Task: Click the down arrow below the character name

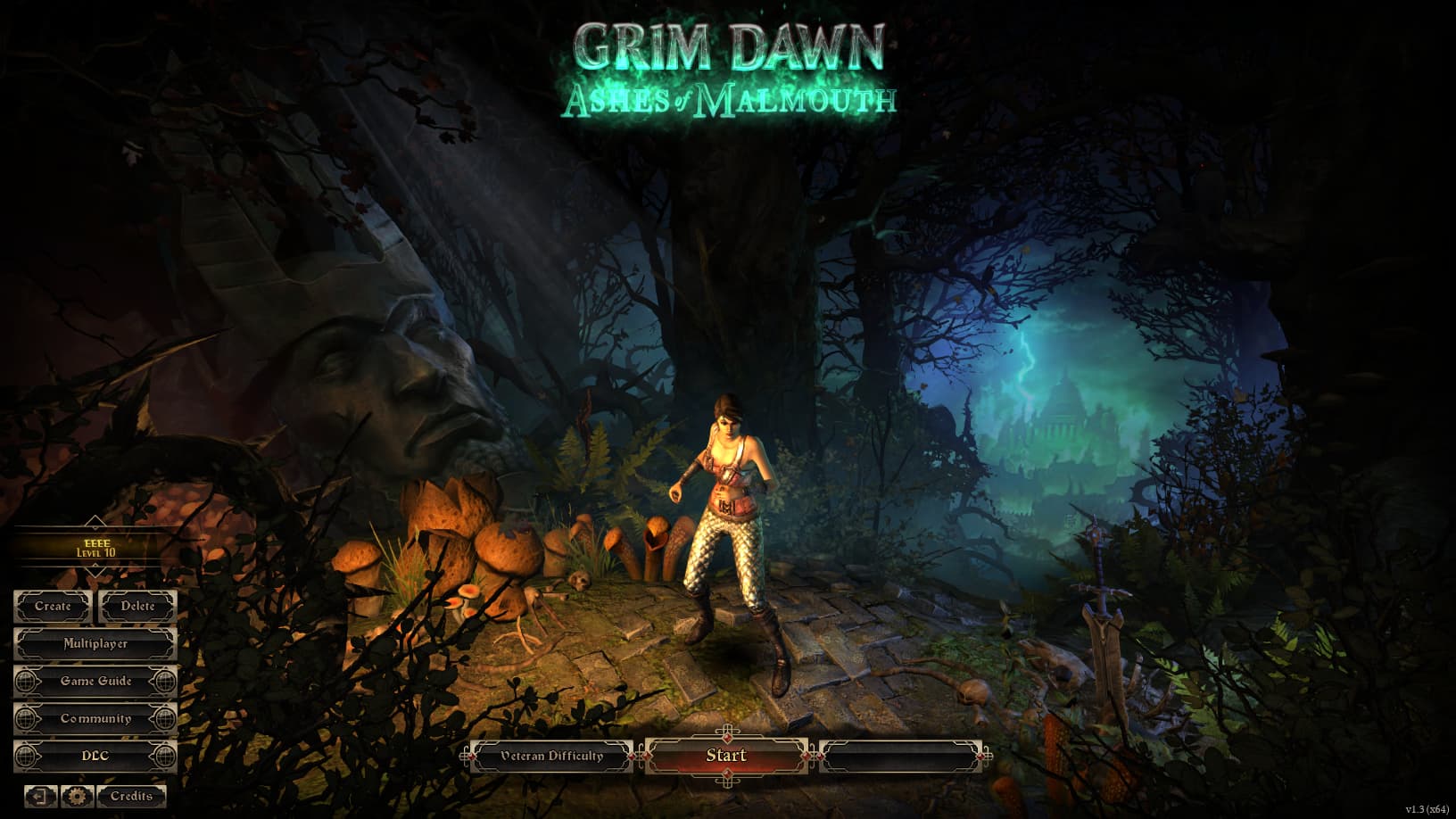Action: (x=95, y=571)
